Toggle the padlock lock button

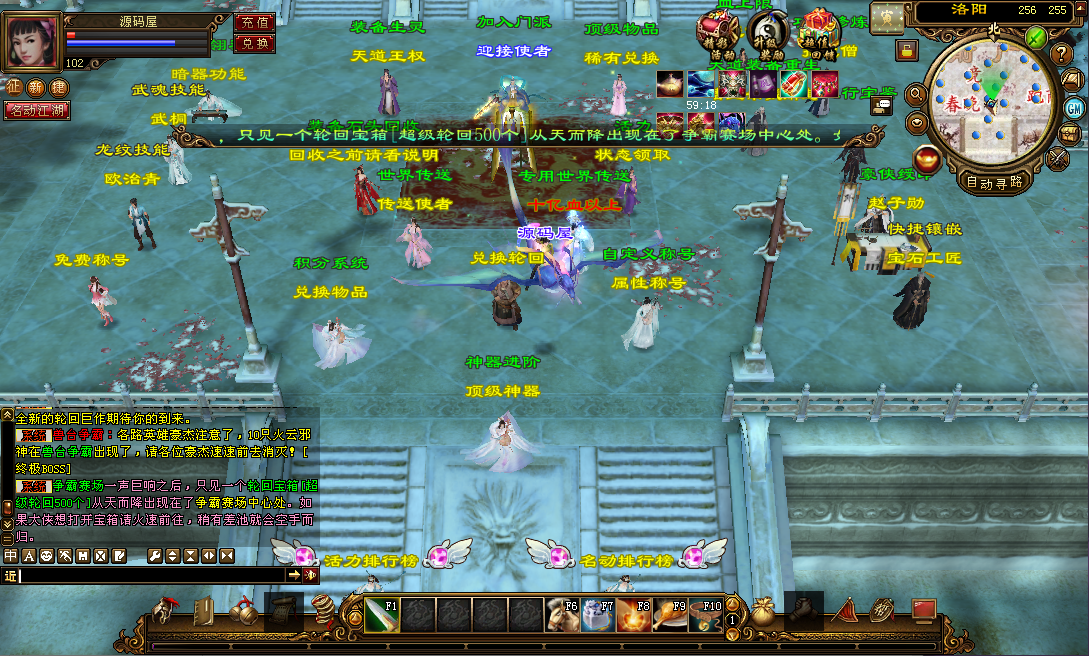pyautogui.click(x=907, y=48)
